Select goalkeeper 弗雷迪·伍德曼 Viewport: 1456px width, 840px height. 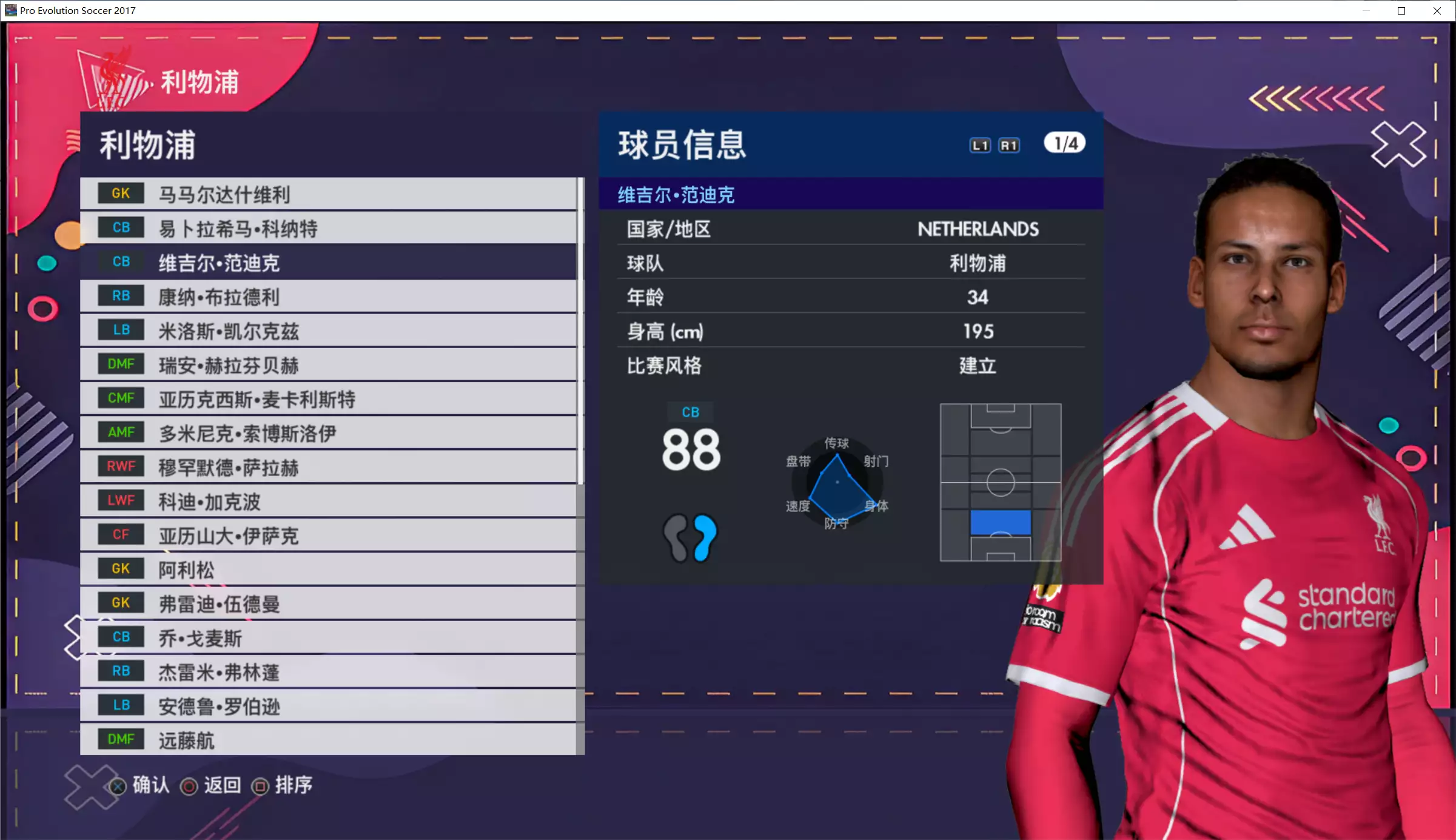327,603
